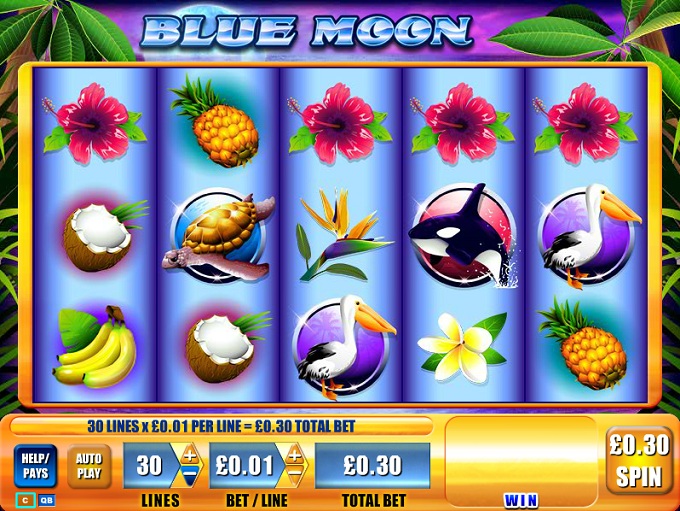This screenshot has width=680, height=511.
Task: Increase the number of lines with plus
Action: point(188,454)
